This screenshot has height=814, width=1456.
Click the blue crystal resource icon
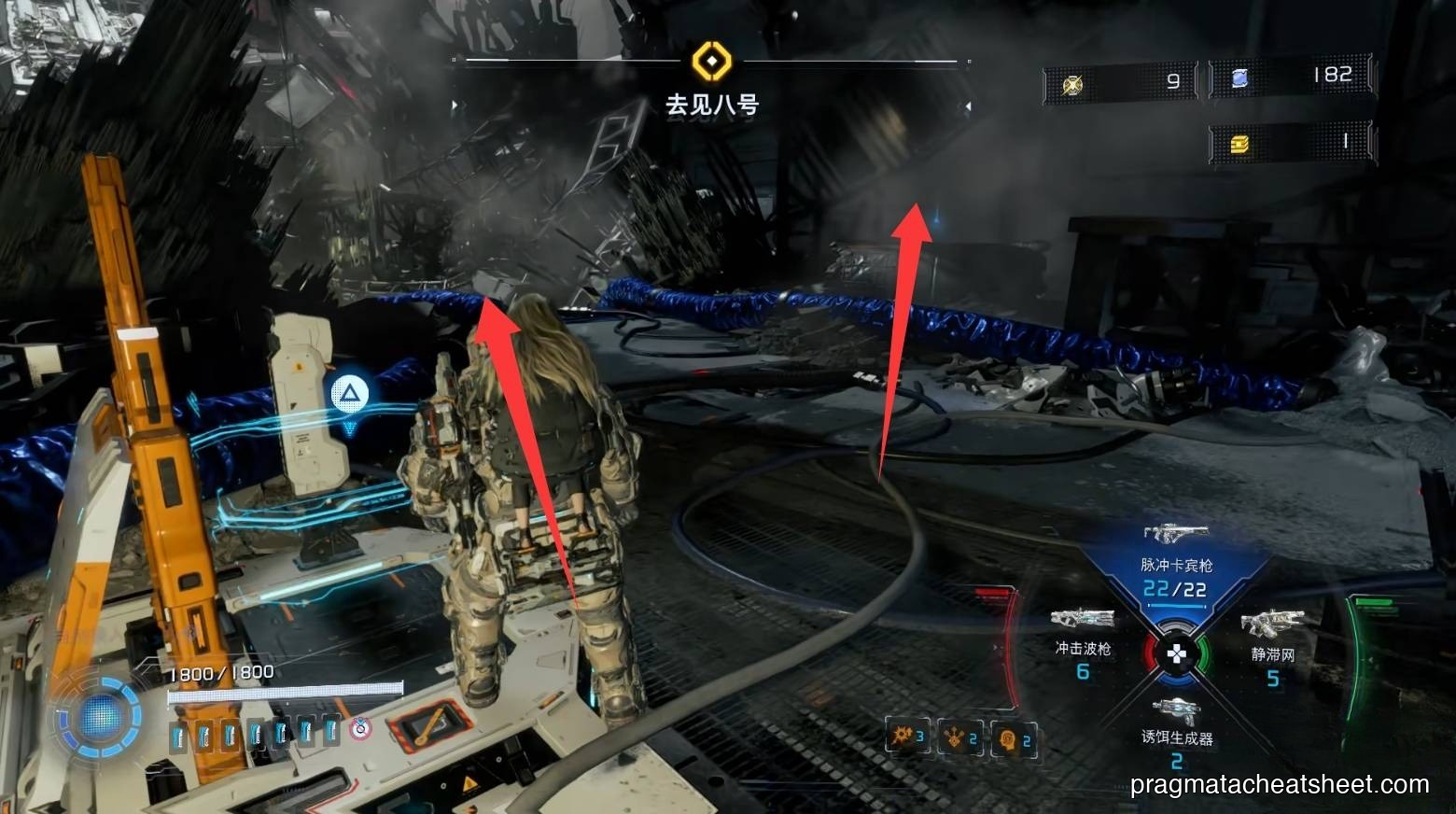coord(1239,79)
